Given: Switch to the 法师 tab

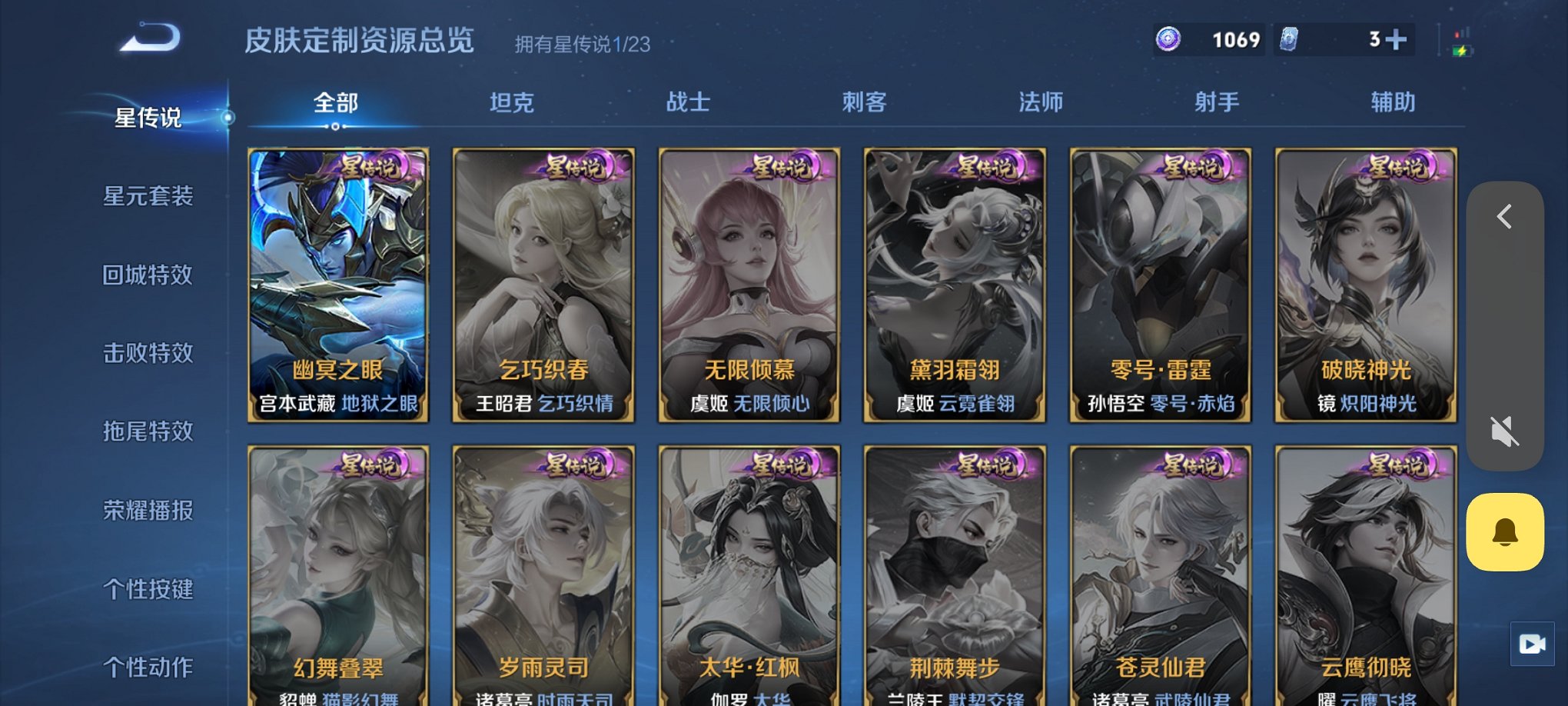Looking at the screenshot, I should click(x=1040, y=102).
